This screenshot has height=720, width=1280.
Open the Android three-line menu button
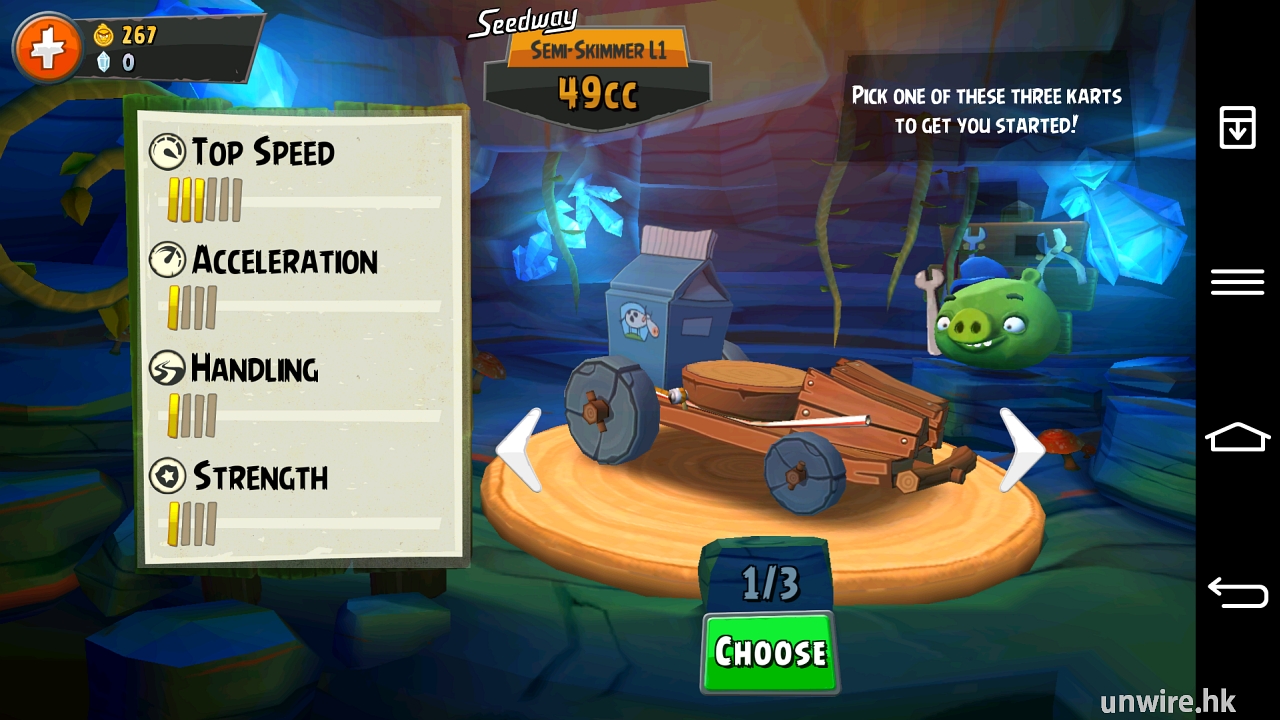(1237, 282)
